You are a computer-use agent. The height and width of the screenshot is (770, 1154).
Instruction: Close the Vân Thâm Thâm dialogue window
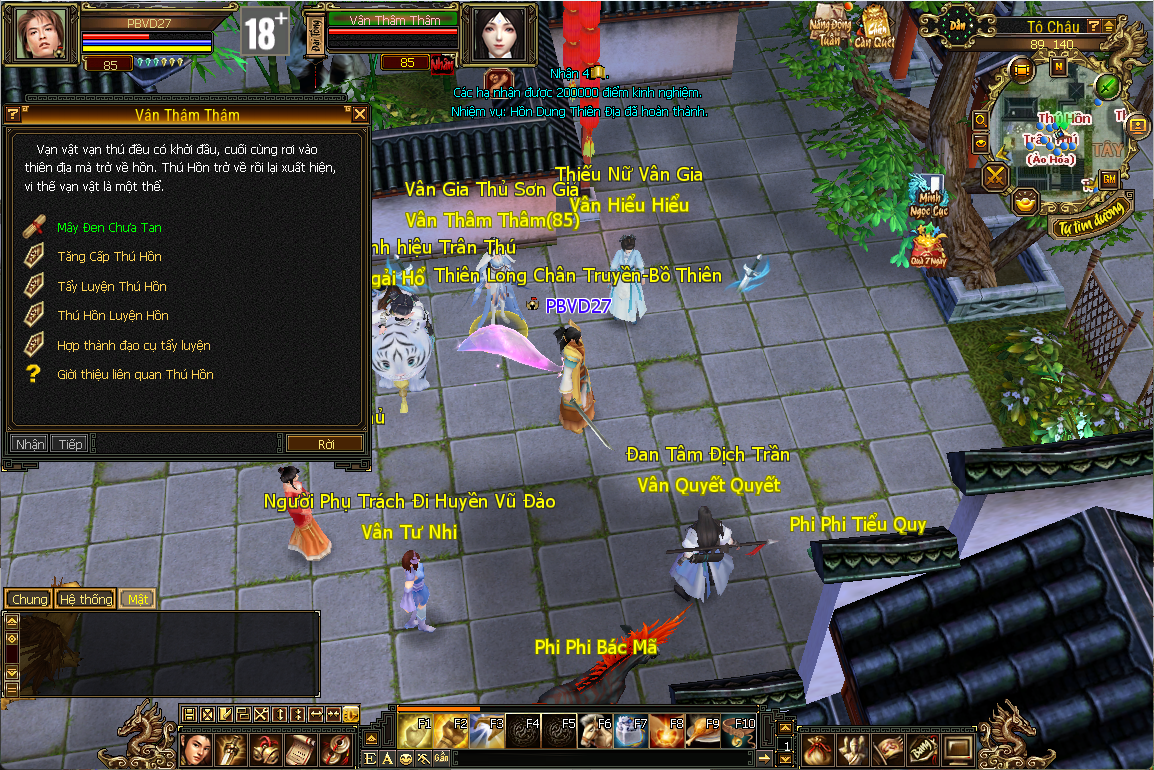click(x=360, y=115)
